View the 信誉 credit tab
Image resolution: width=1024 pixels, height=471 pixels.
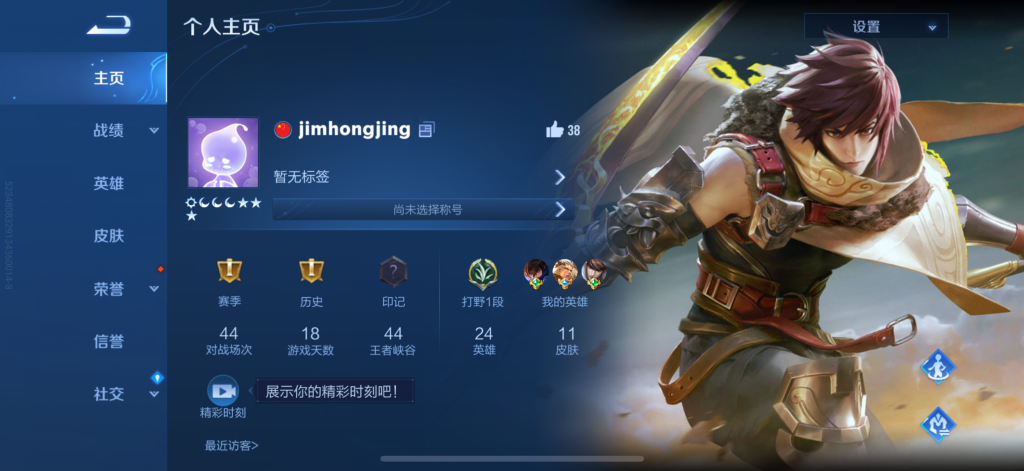(109, 341)
